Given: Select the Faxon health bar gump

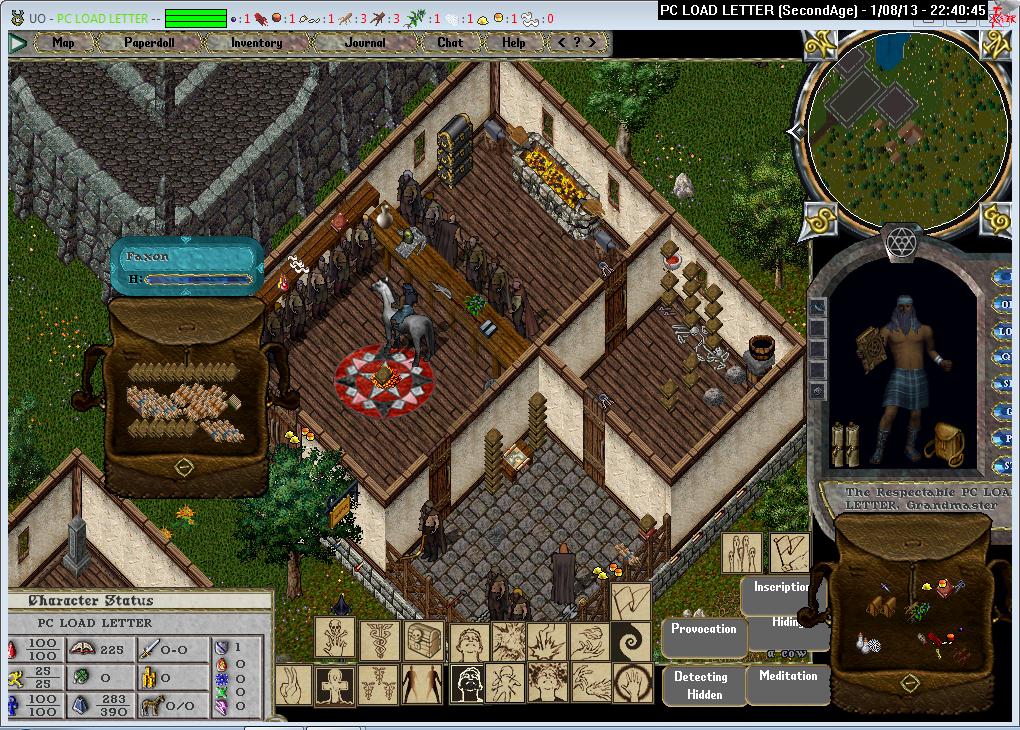Looking at the screenshot, I should (x=186, y=266).
